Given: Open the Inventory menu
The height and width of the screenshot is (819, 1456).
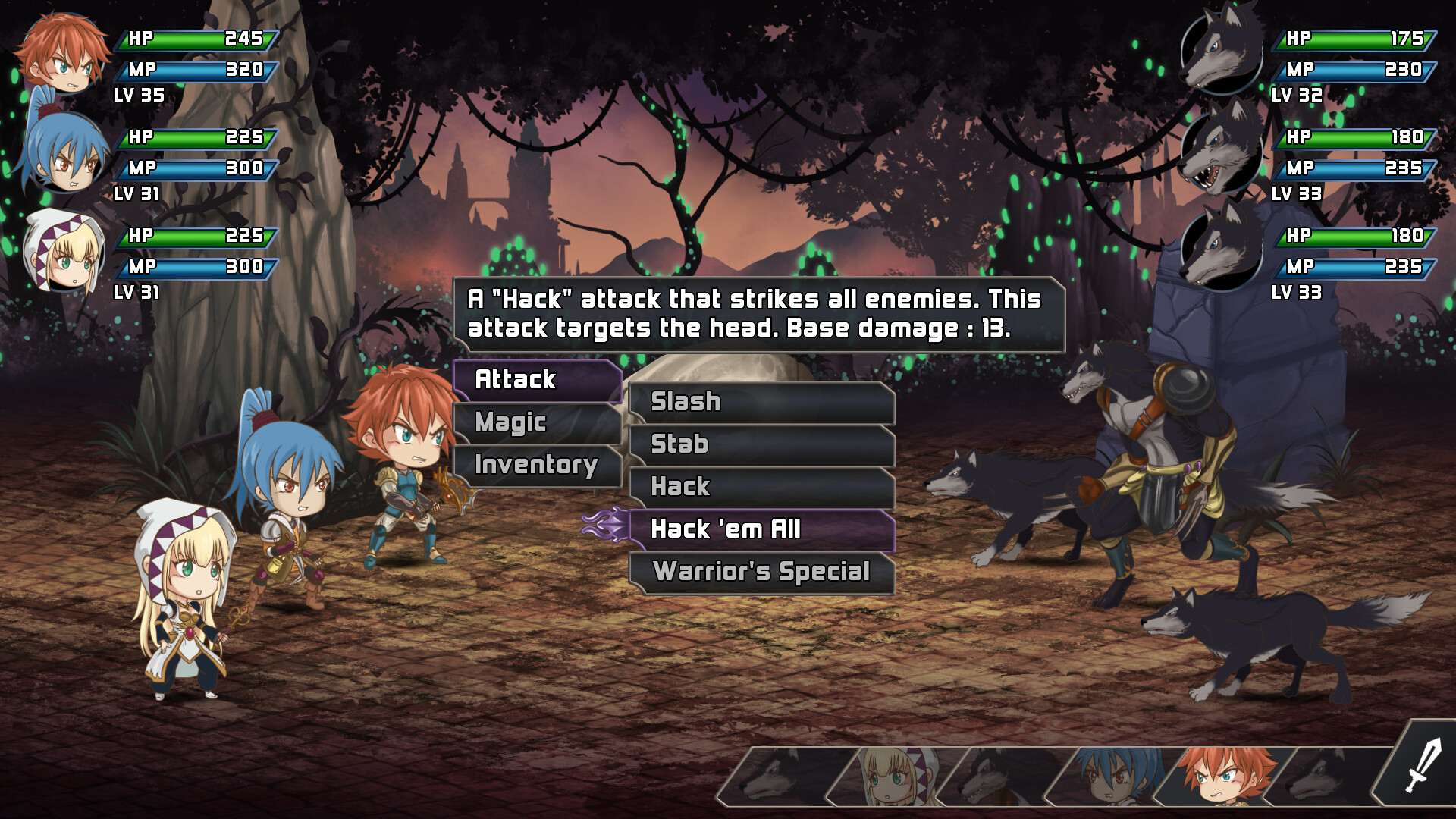Looking at the screenshot, I should [x=535, y=466].
